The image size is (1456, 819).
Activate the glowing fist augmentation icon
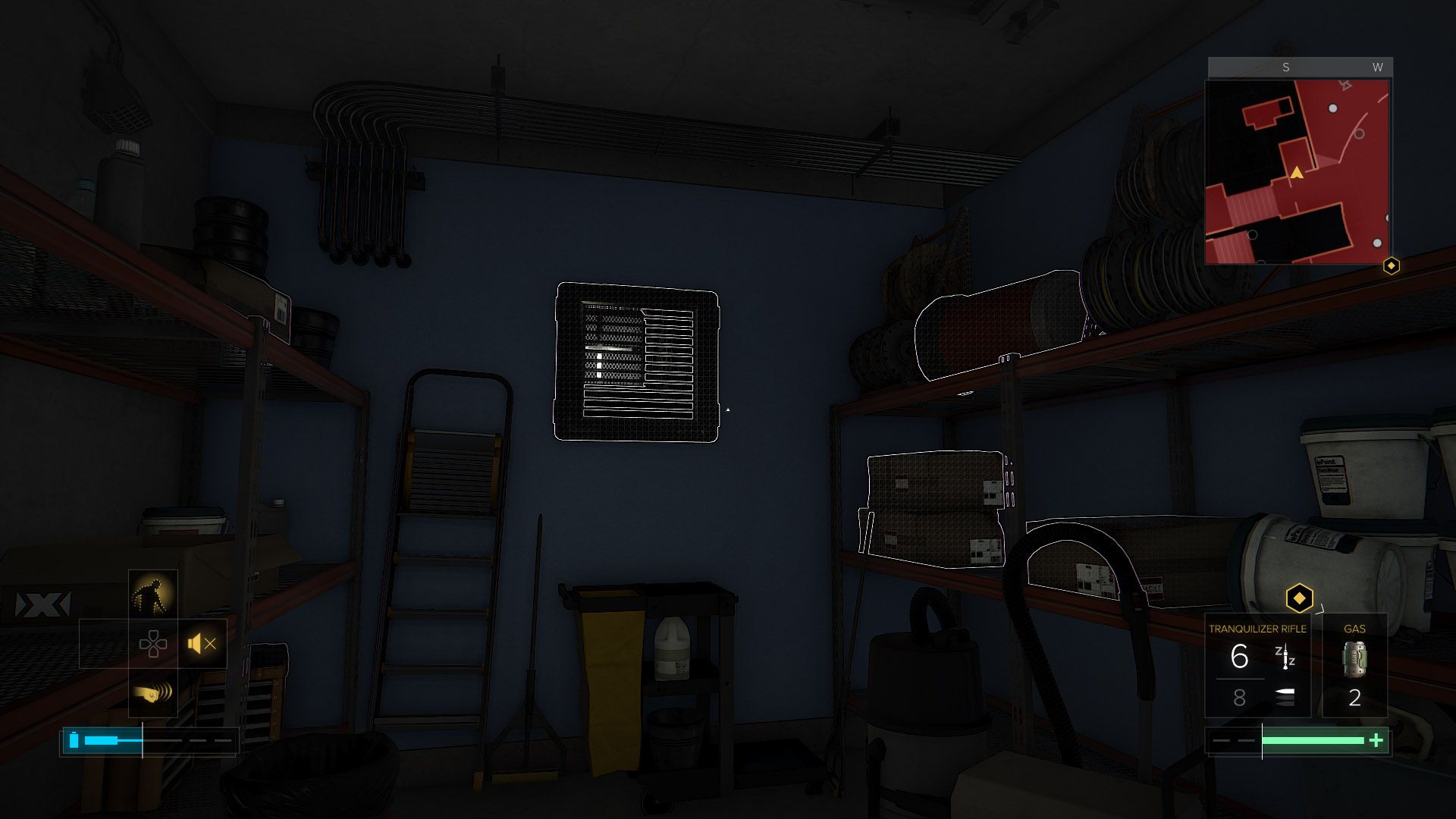tap(153, 692)
